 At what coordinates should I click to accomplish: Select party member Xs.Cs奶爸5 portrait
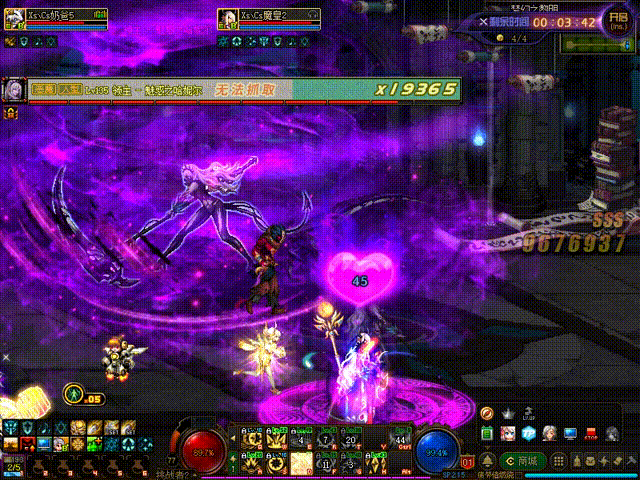click(13, 17)
